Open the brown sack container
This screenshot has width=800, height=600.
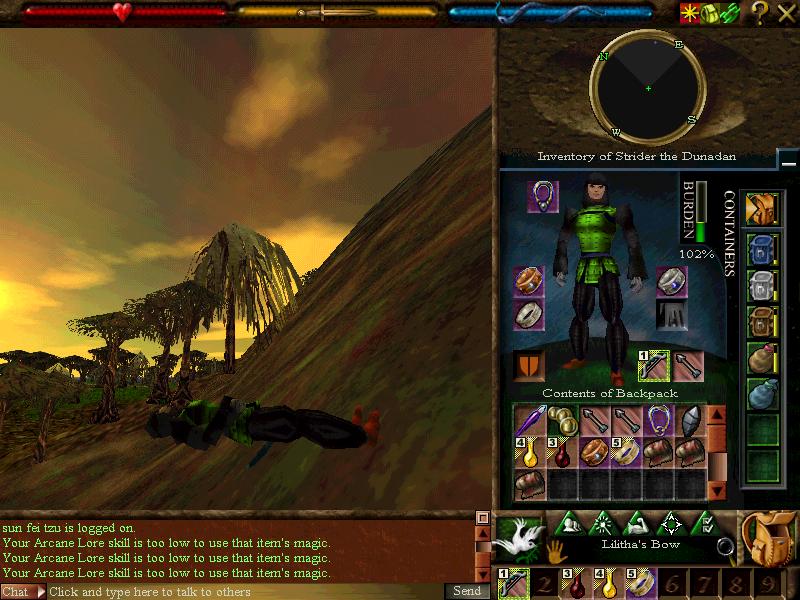coord(763,357)
